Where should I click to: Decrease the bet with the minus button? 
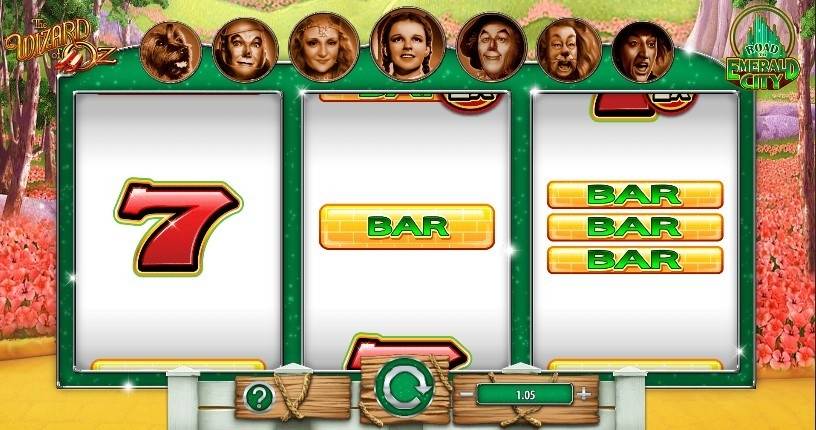point(466,394)
